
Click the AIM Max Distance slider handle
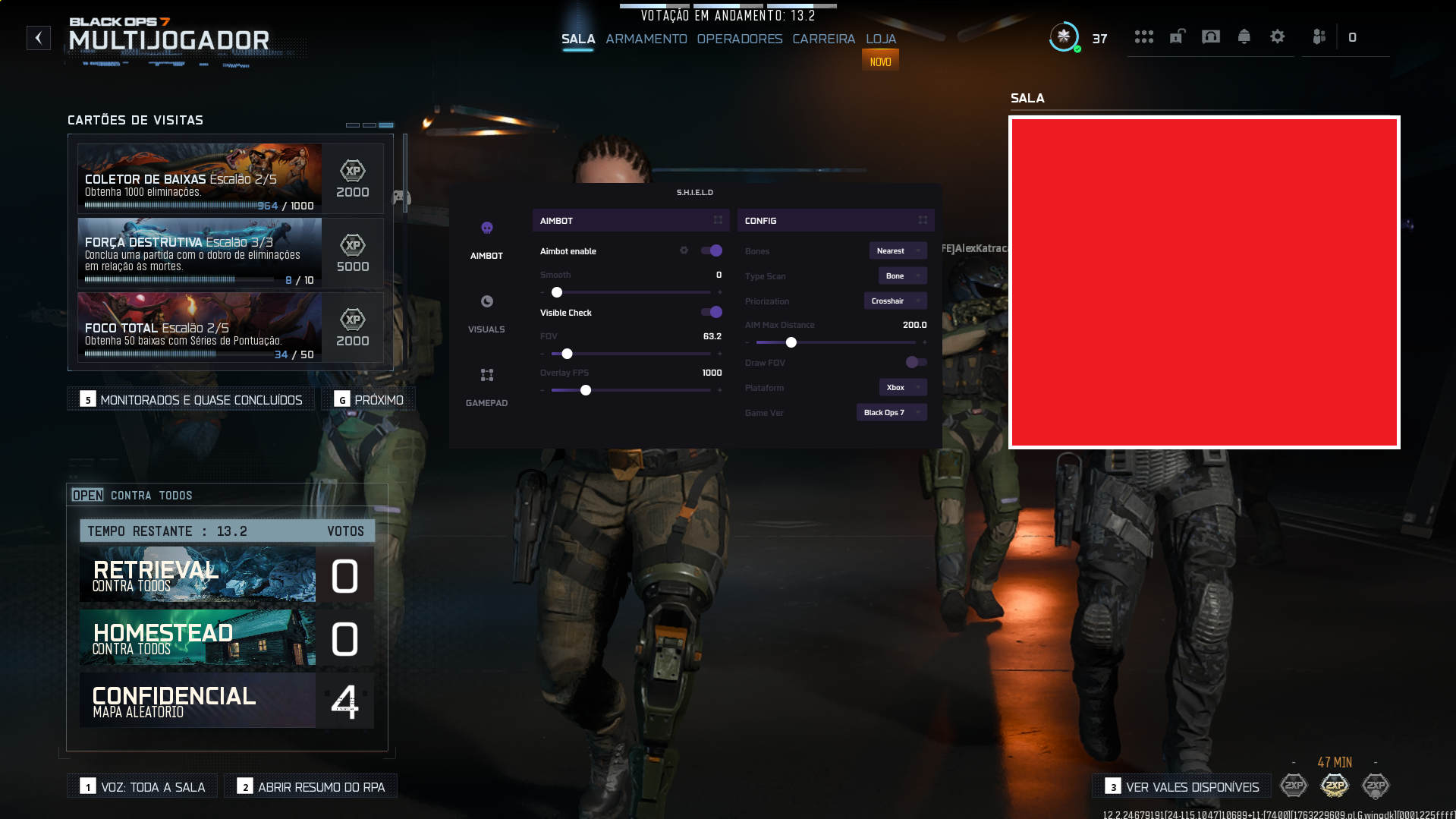(x=791, y=342)
